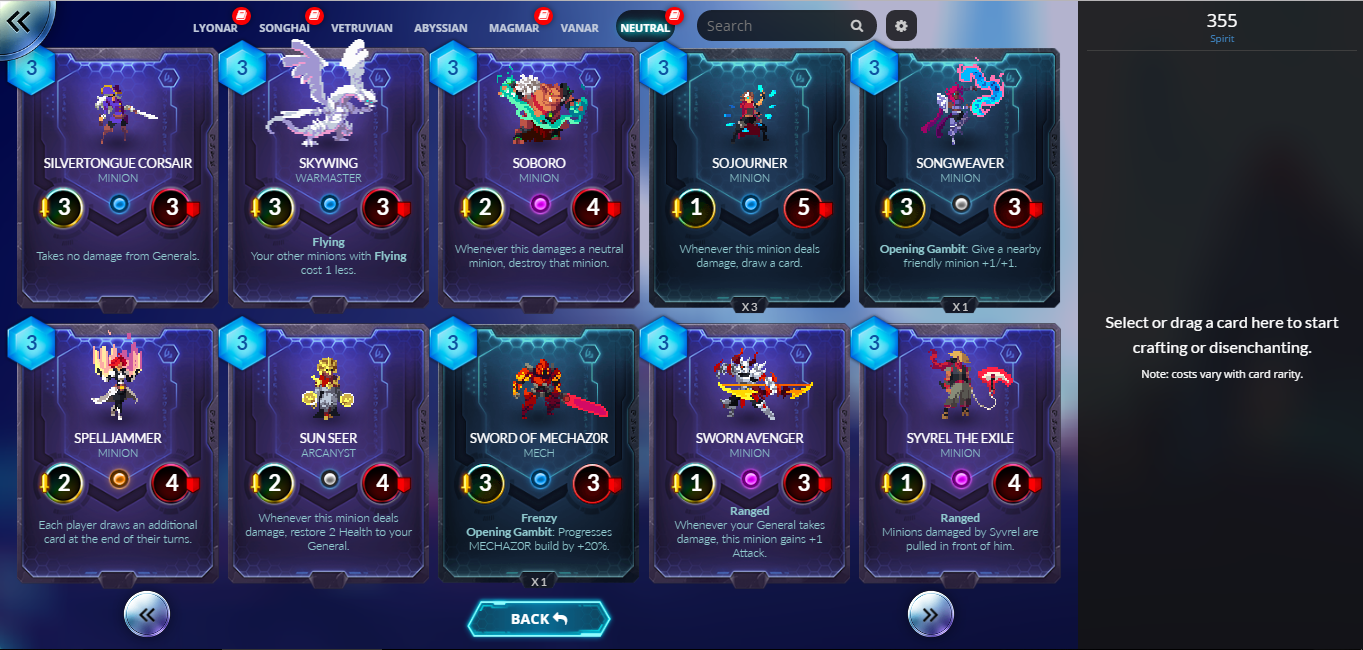Go to the next card page
This screenshot has width=1363, height=650.
pyautogui.click(x=930, y=615)
